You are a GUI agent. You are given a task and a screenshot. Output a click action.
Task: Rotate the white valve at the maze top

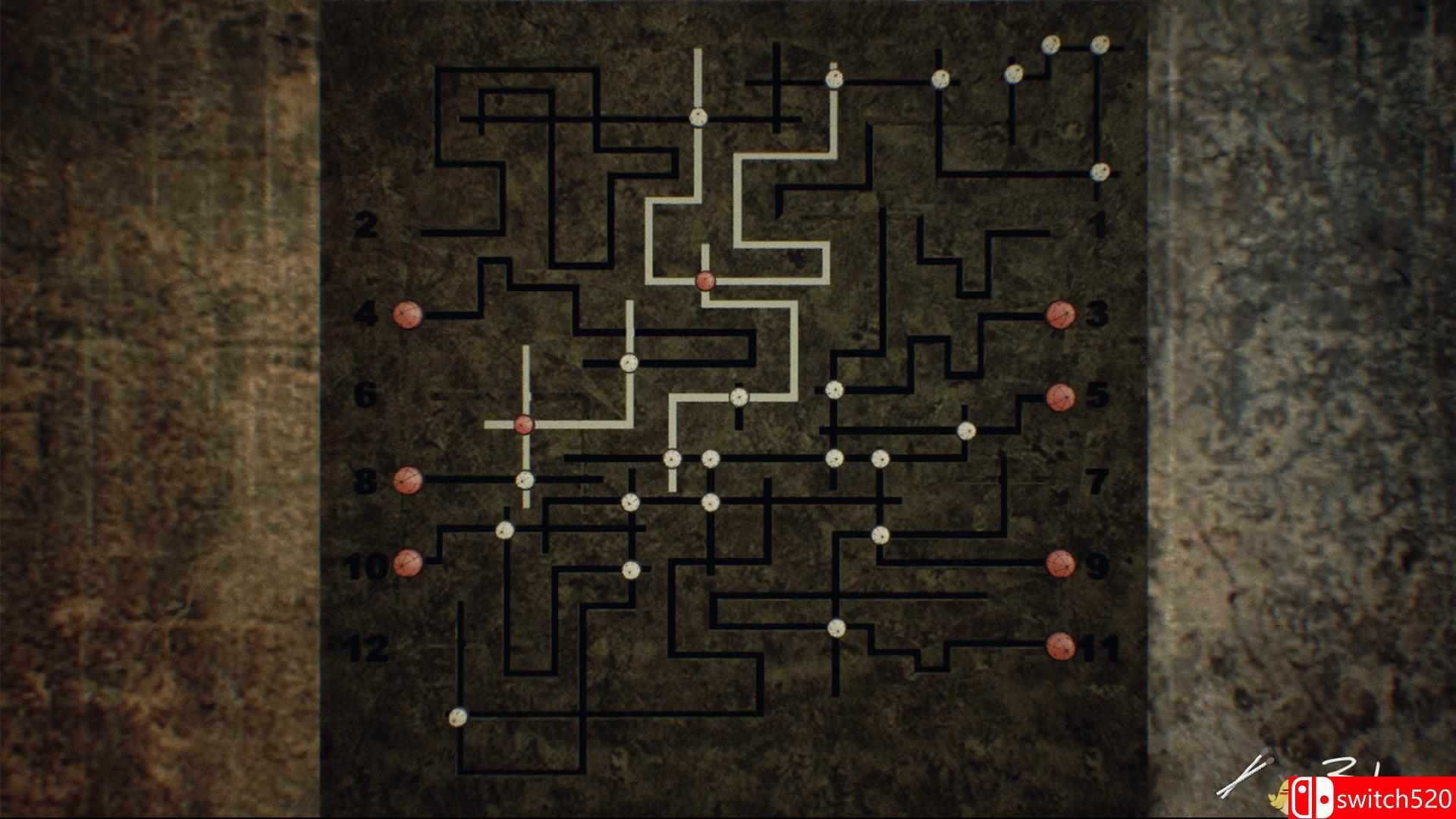click(698, 118)
